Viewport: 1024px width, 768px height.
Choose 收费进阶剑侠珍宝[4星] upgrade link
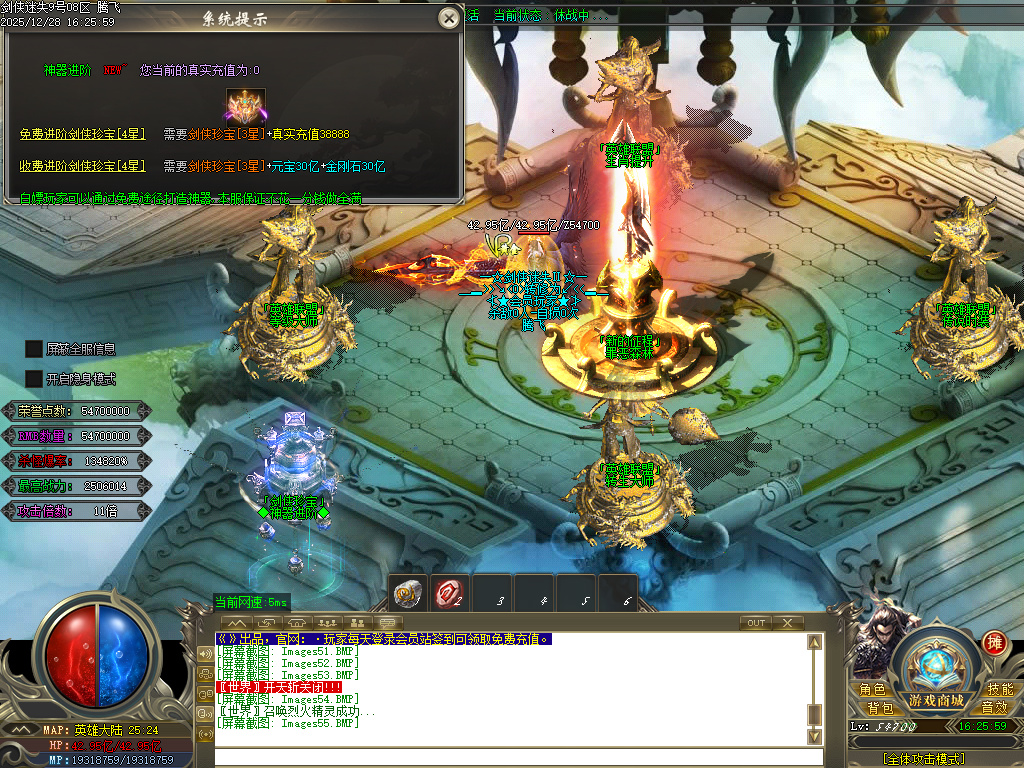[83, 166]
